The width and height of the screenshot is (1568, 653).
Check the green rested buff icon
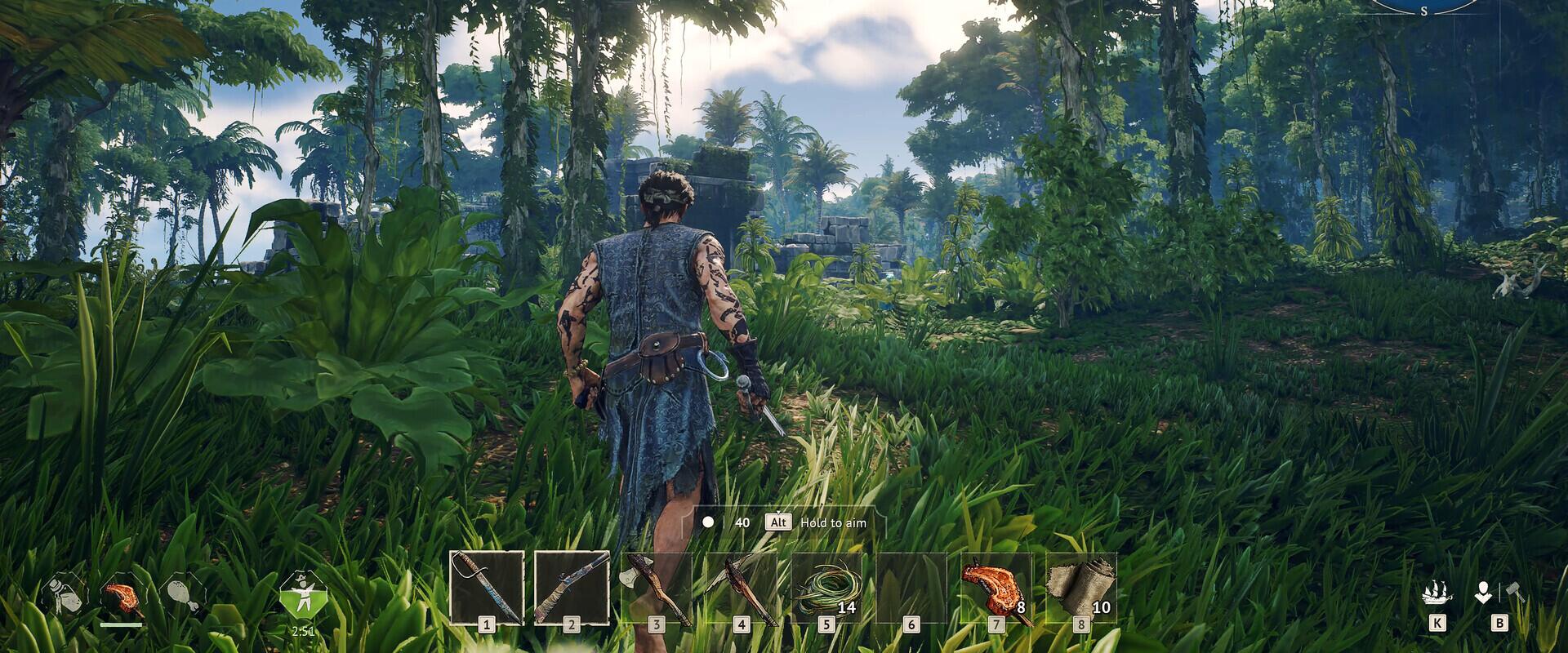tap(302, 594)
